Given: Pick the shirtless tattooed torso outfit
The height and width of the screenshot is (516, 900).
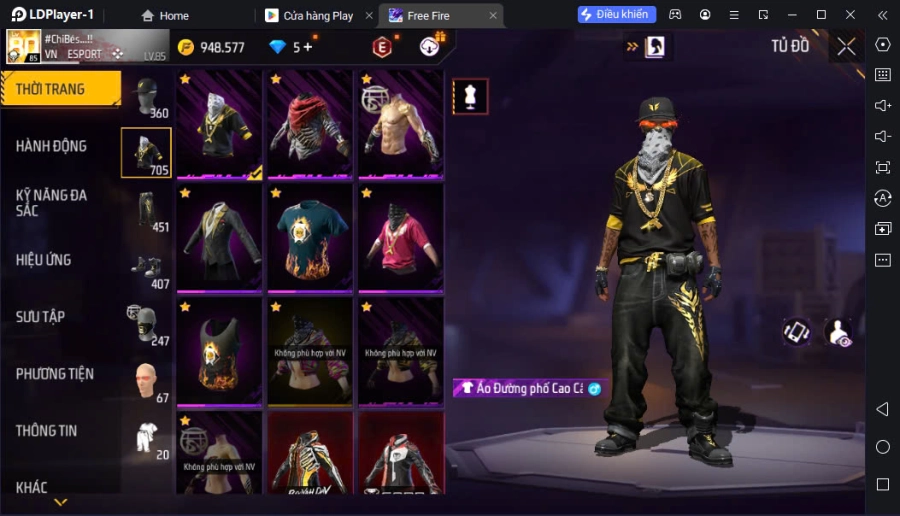Looking at the screenshot, I should click(x=400, y=125).
